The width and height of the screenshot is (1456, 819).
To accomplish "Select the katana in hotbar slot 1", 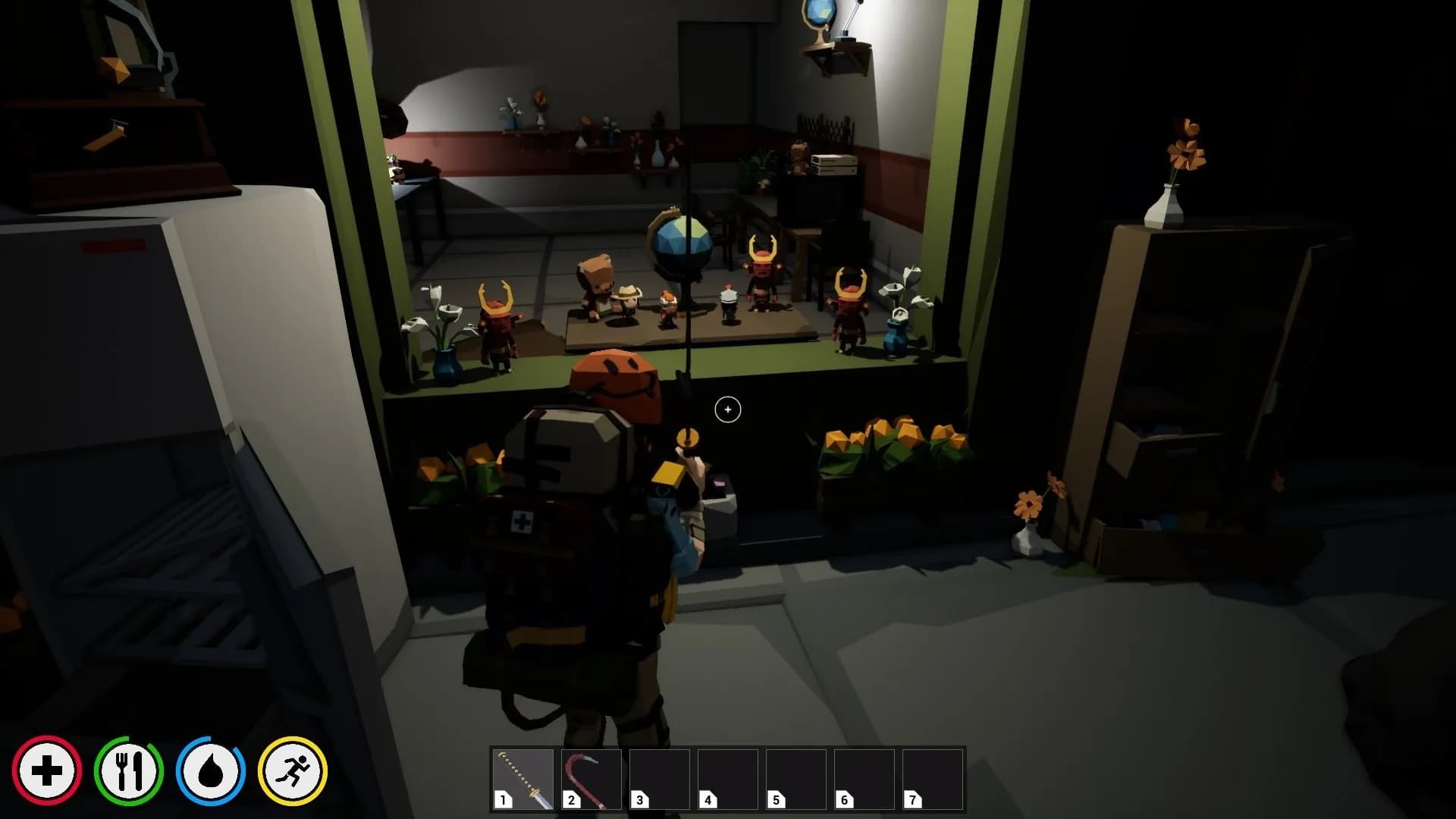I will (x=522, y=779).
